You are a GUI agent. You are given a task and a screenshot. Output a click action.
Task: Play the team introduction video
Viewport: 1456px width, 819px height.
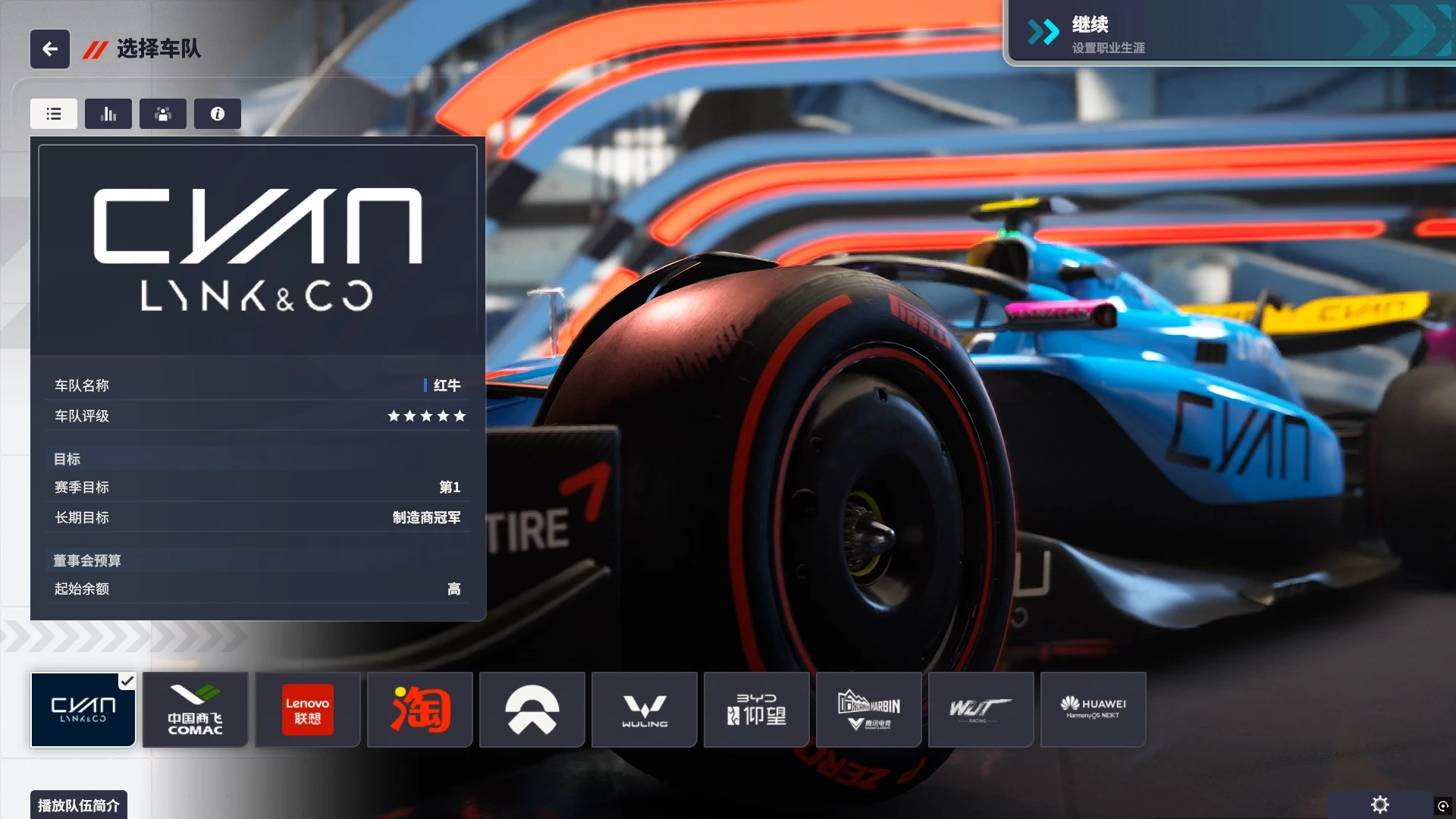pos(79,805)
